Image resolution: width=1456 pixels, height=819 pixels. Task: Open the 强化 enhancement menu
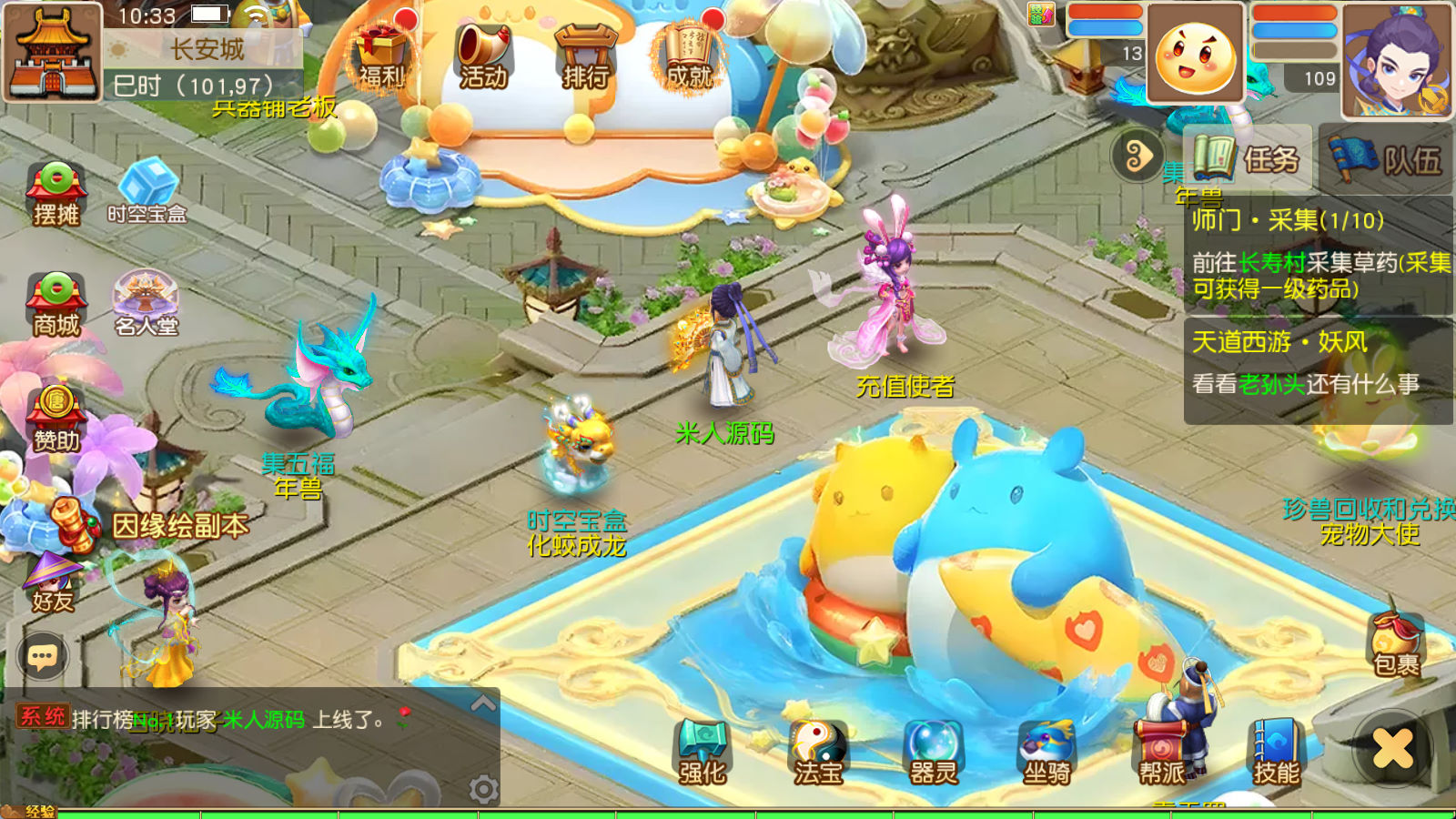702,752
